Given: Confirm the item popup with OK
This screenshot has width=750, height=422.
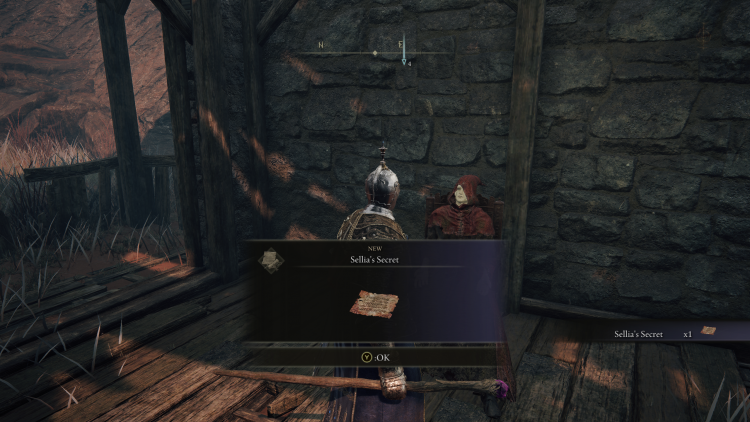Looking at the screenshot, I should click(x=373, y=356).
